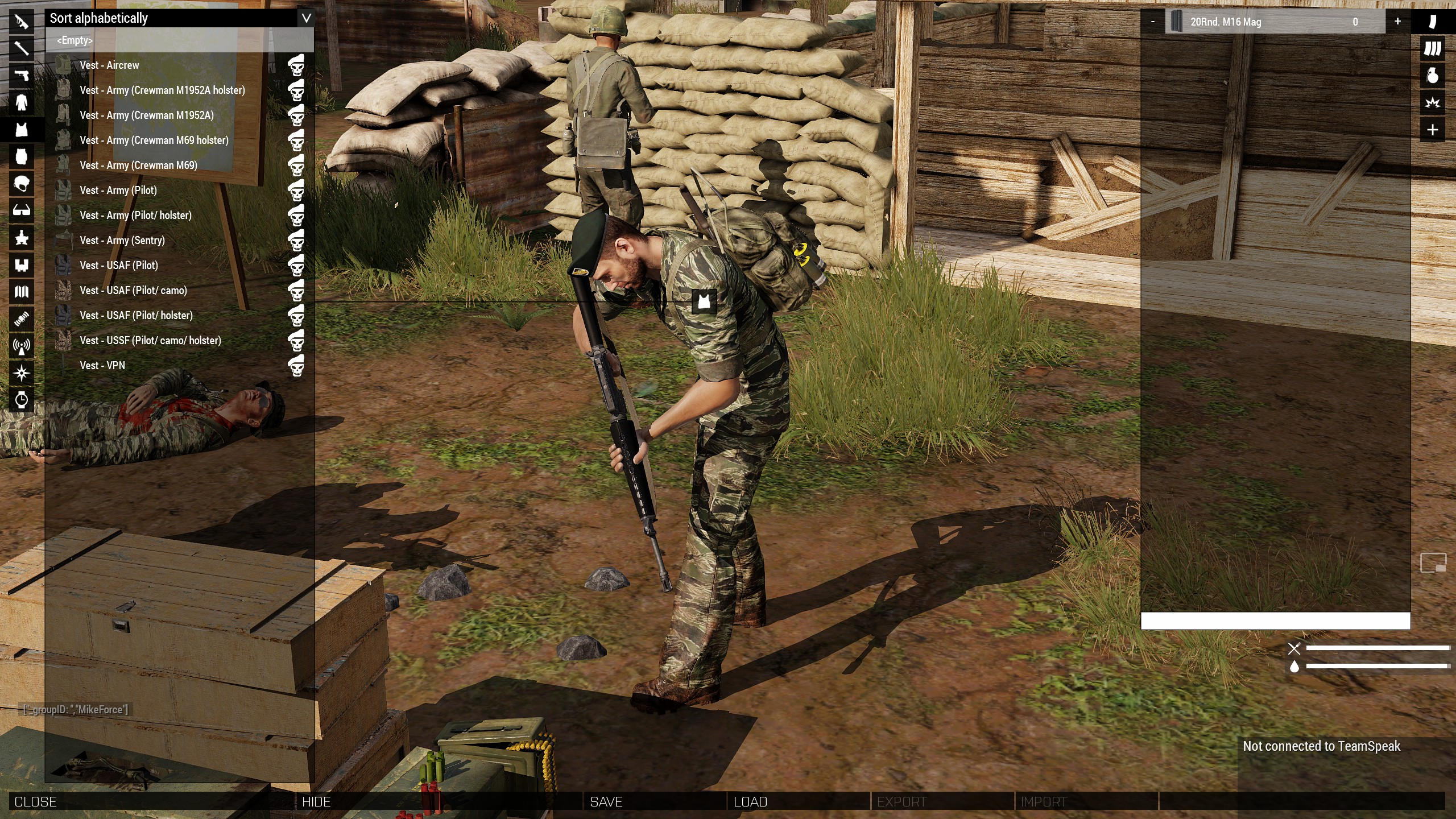Open the backpack category icon
The width and height of the screenshot is (1456, 819).
[22, 157]
